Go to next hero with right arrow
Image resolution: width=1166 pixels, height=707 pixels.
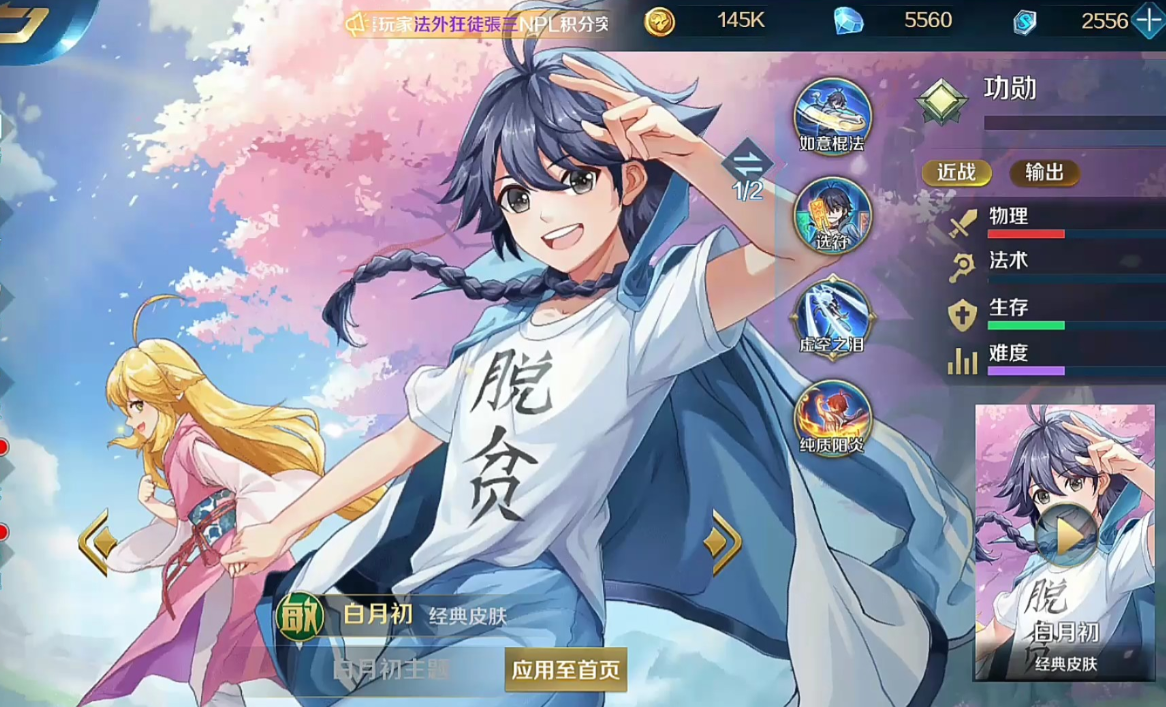722,543
